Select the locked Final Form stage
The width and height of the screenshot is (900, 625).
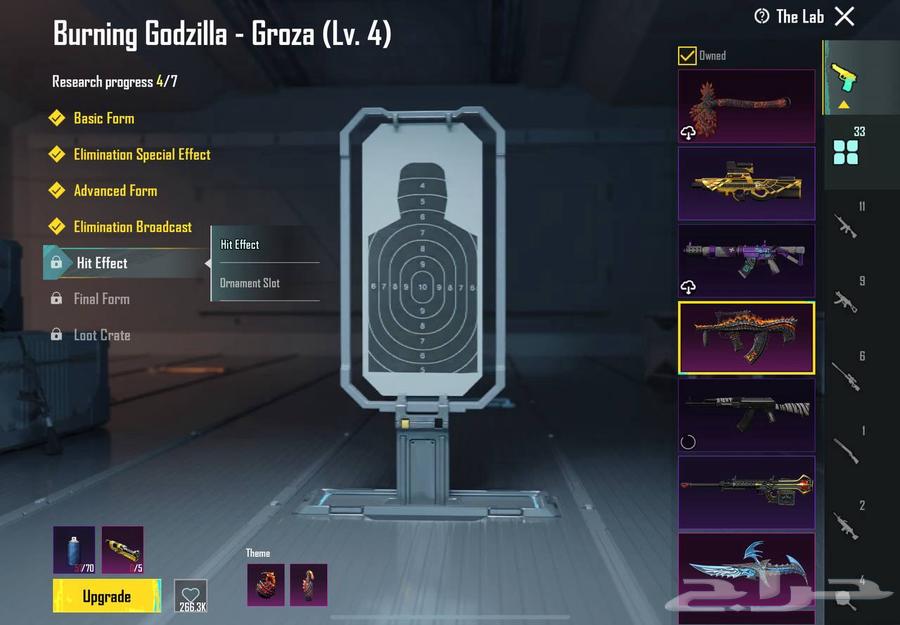[101, 299]
